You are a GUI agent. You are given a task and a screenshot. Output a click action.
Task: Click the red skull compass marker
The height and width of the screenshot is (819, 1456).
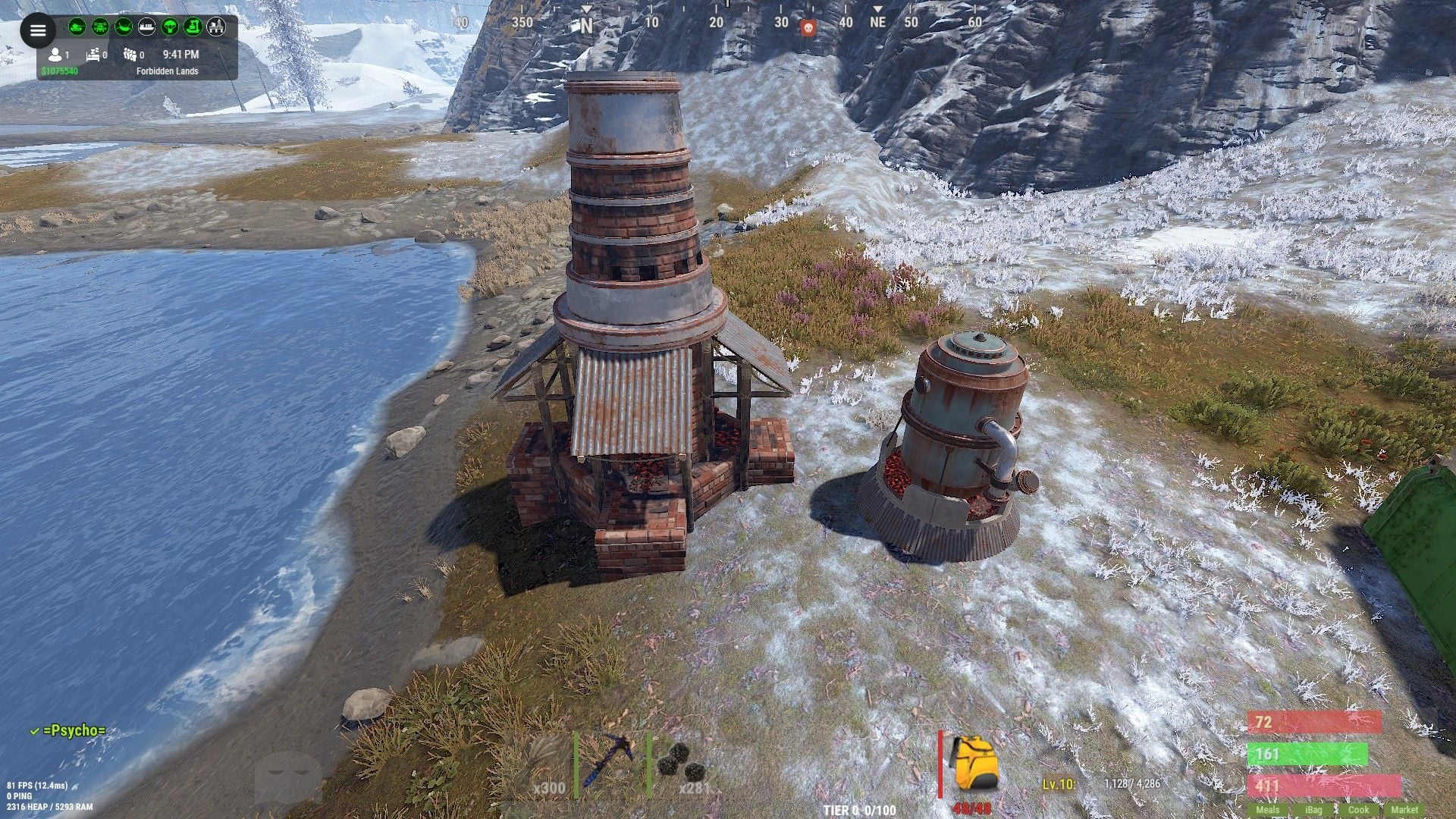(x=808, y=28)
